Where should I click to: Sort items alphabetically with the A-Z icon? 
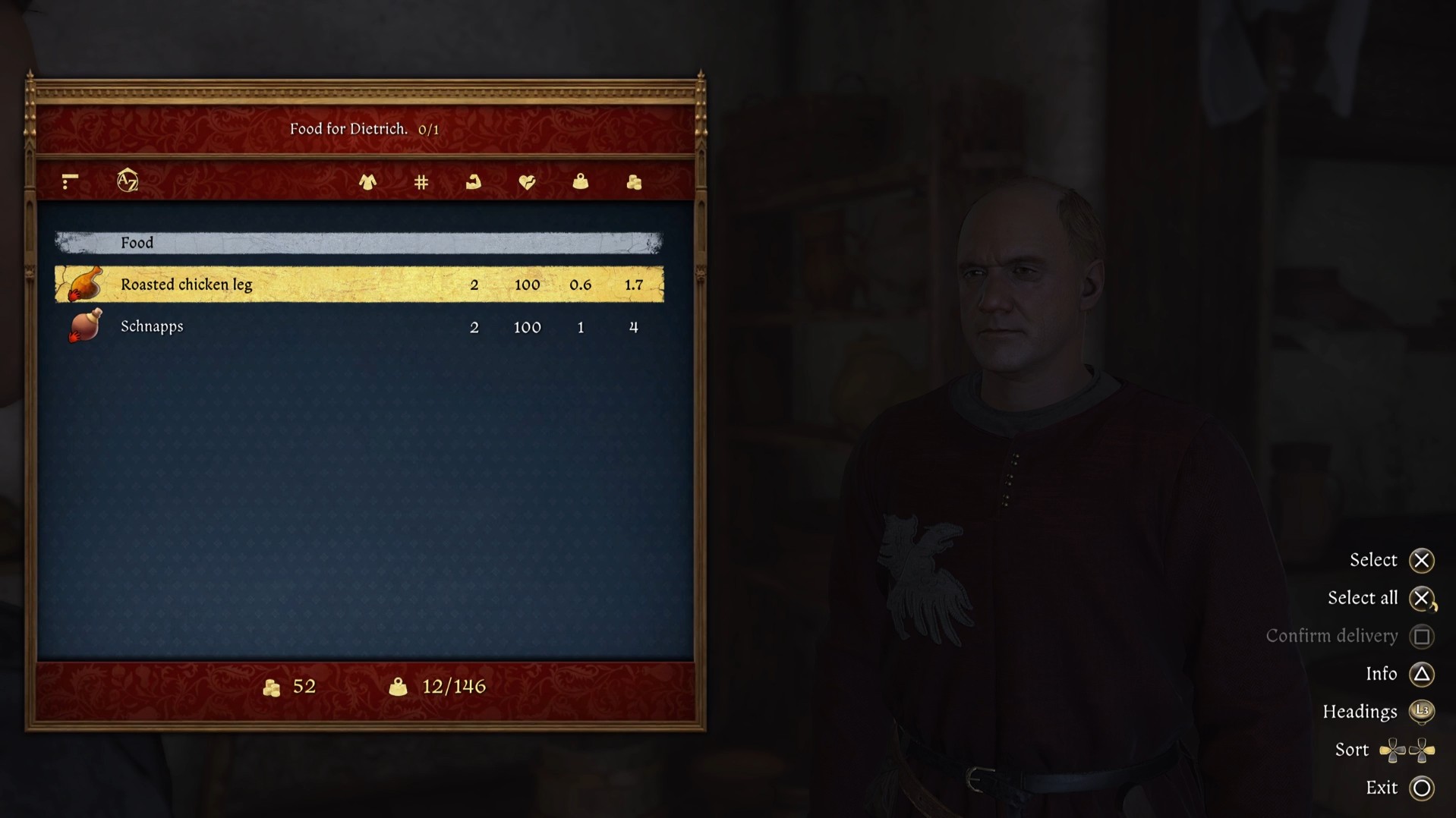tap(128, 181)
